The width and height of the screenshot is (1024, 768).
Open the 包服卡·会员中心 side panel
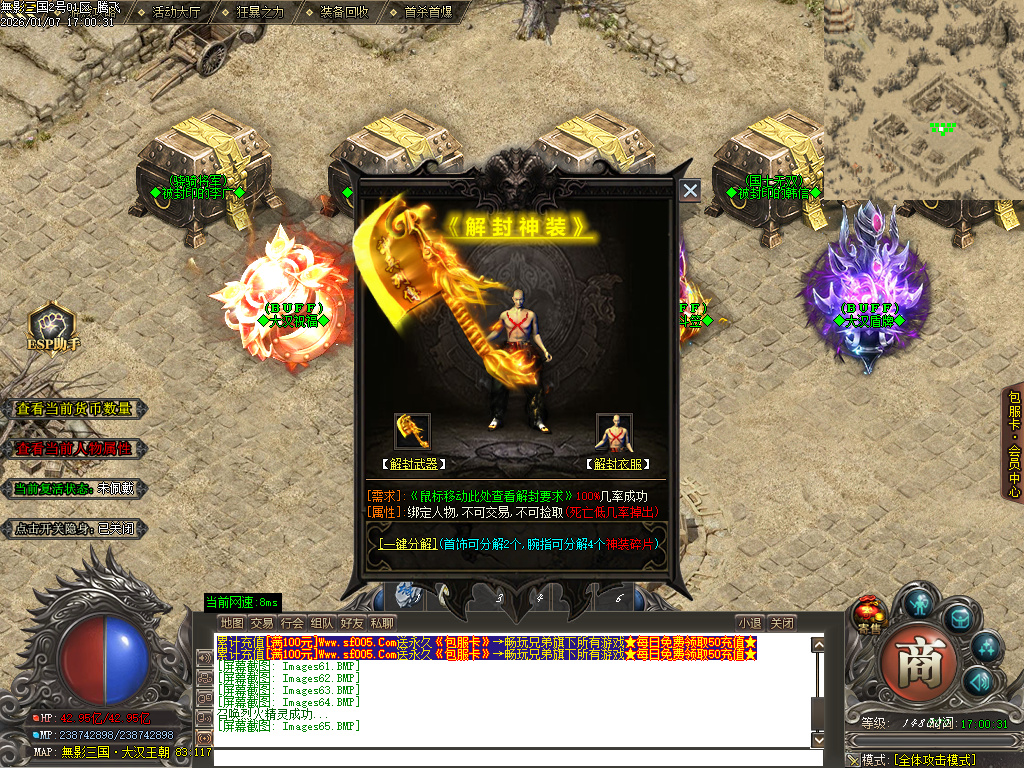pos(1014,442)
